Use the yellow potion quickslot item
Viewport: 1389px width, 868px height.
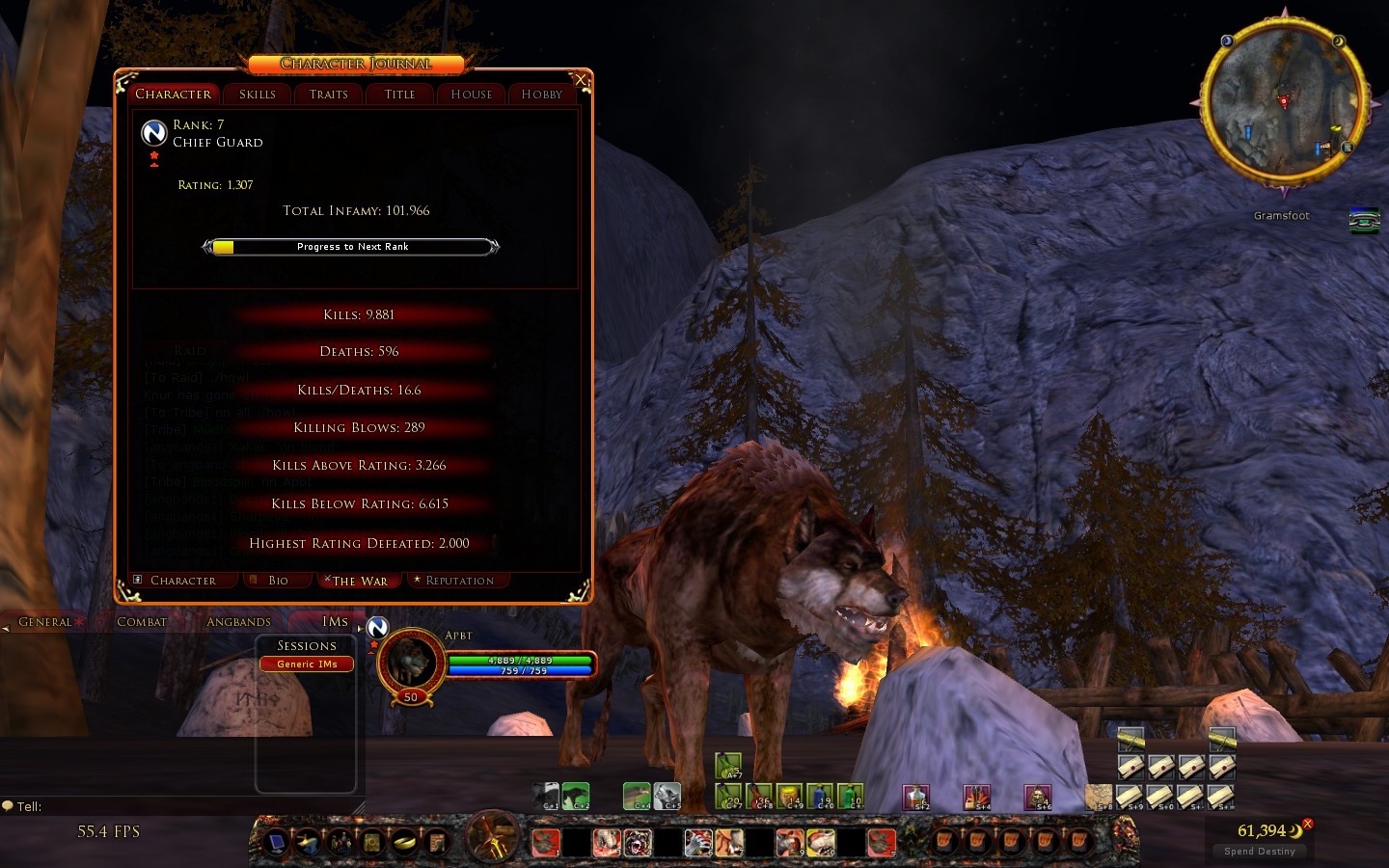[789, 797]
